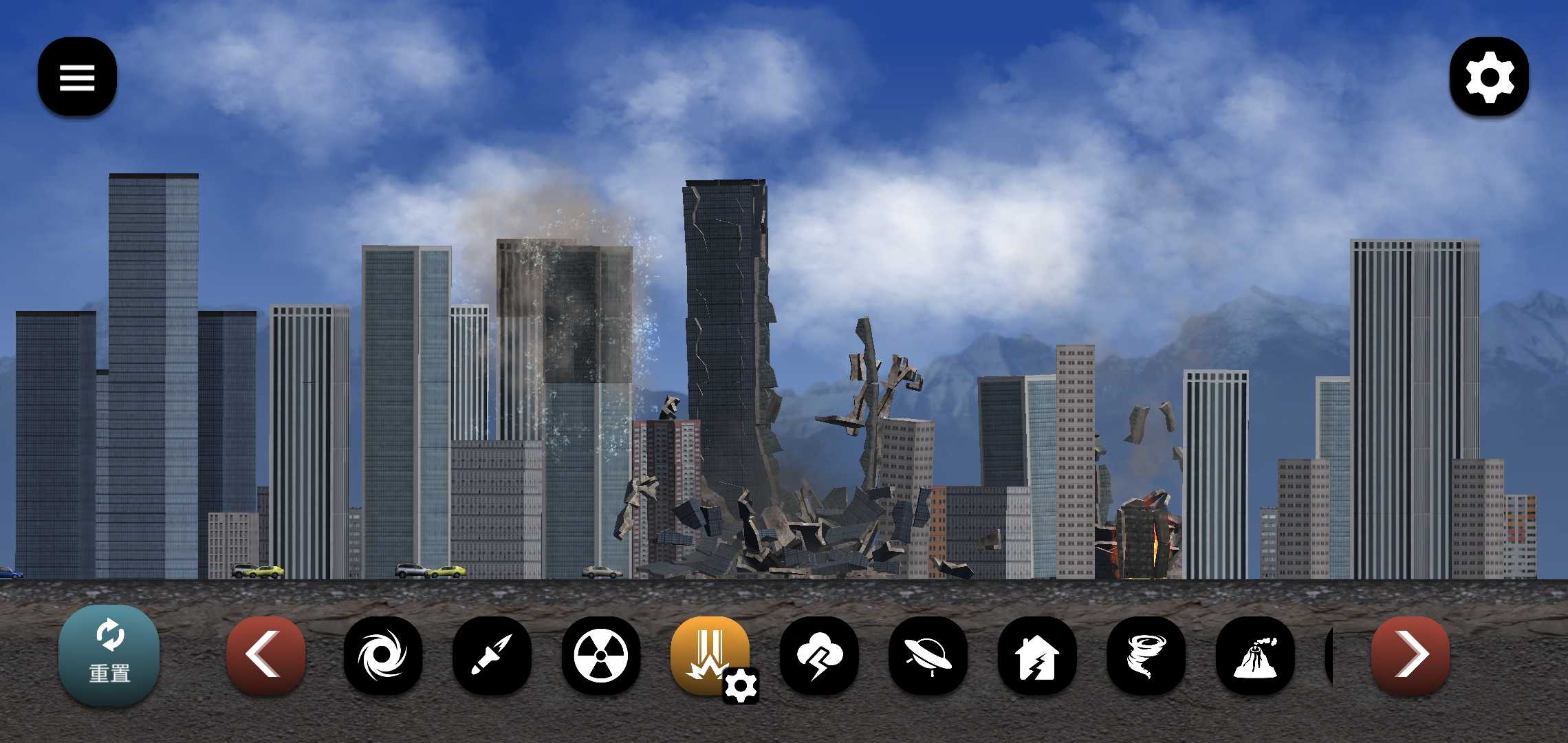Show next disasters with right arrow
This screenshot has width=1568, height=743.
click(1410, 654)
